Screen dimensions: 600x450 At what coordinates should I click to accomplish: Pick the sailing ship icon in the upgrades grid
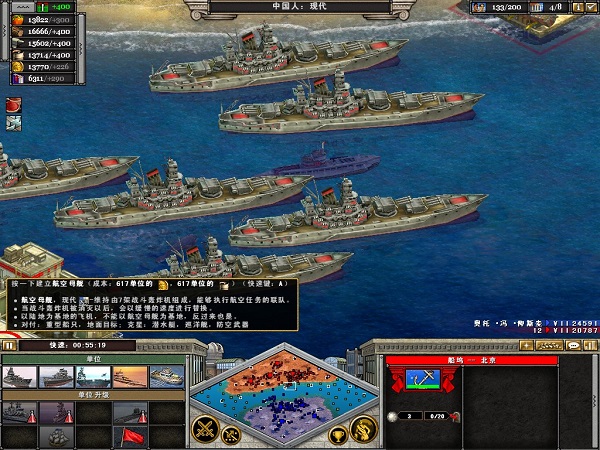[56, 436]
